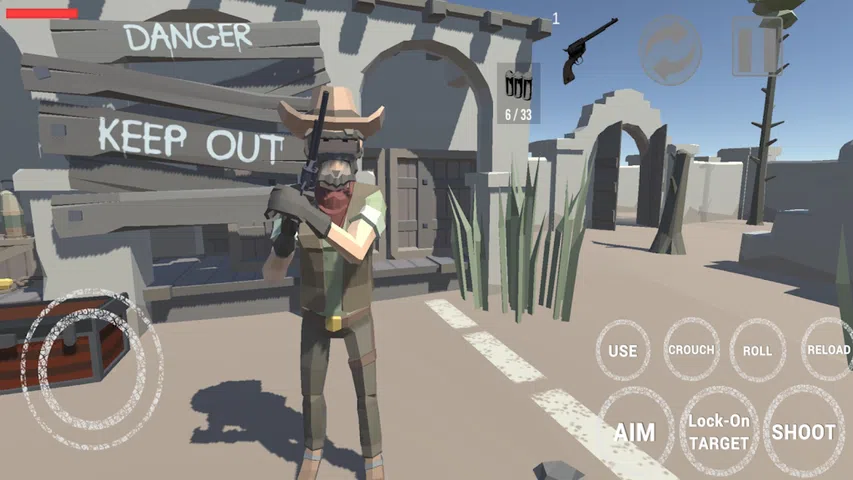Hit the RELOAD button
853x480 pixels.
click(x=827, y=350)
